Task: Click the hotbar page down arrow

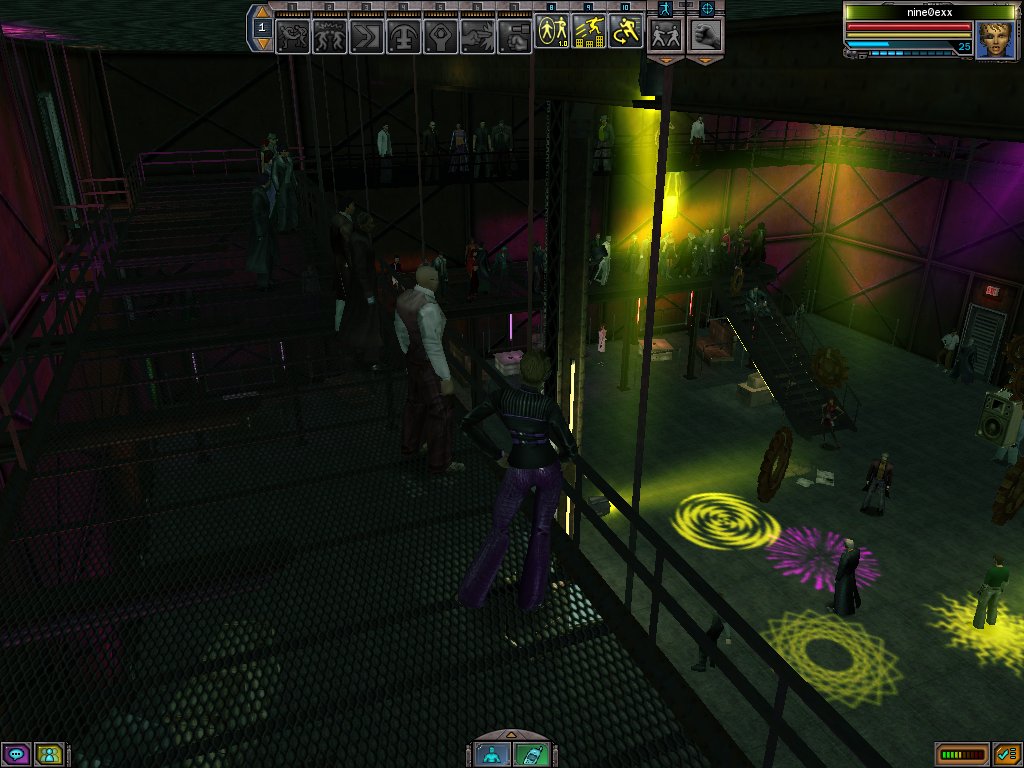Action: pyautogui.click(x=262, y=43)
